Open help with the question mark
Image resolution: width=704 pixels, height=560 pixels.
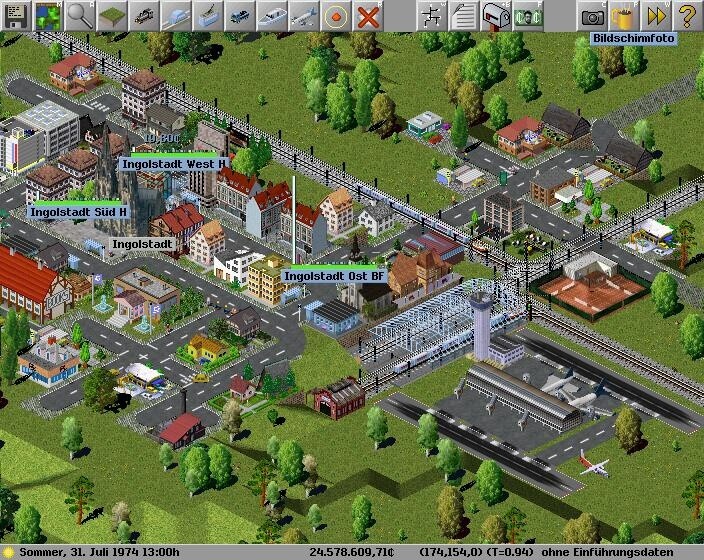pos(687,15)
